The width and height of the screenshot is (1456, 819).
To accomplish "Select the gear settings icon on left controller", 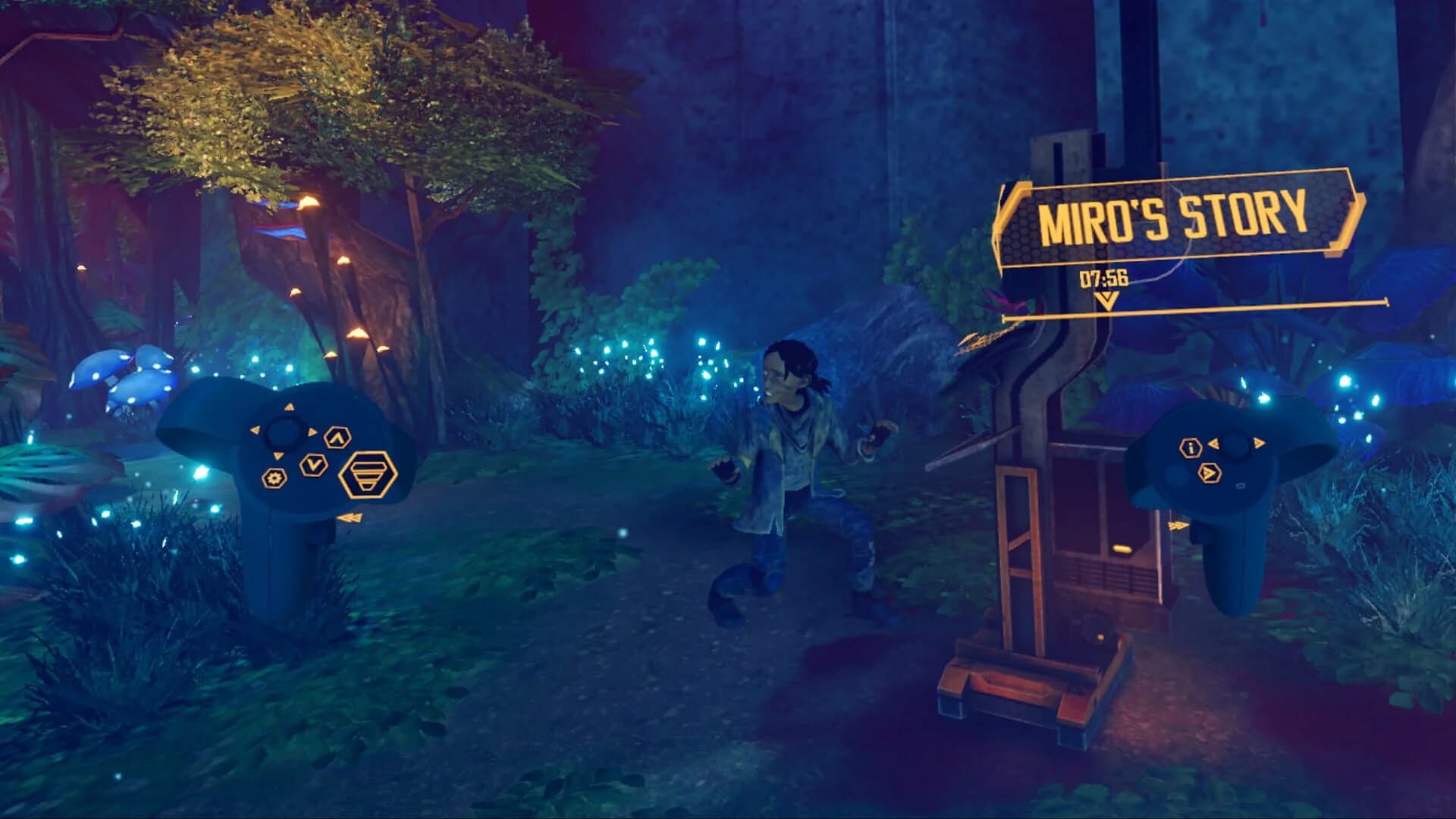I will click(x=274, y=478).
